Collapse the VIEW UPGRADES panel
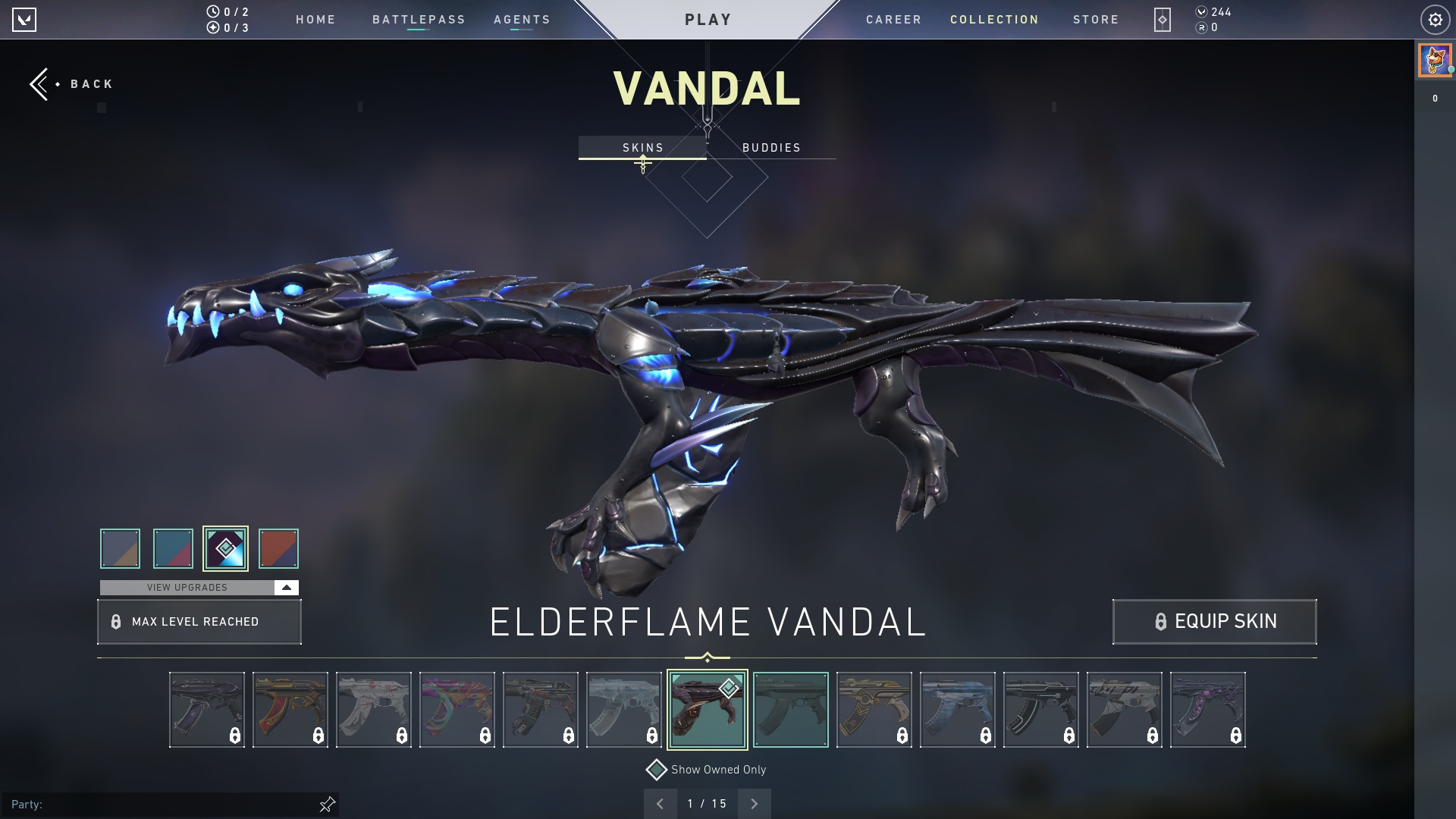The image size is (1456, 819). tap(286, 587)
